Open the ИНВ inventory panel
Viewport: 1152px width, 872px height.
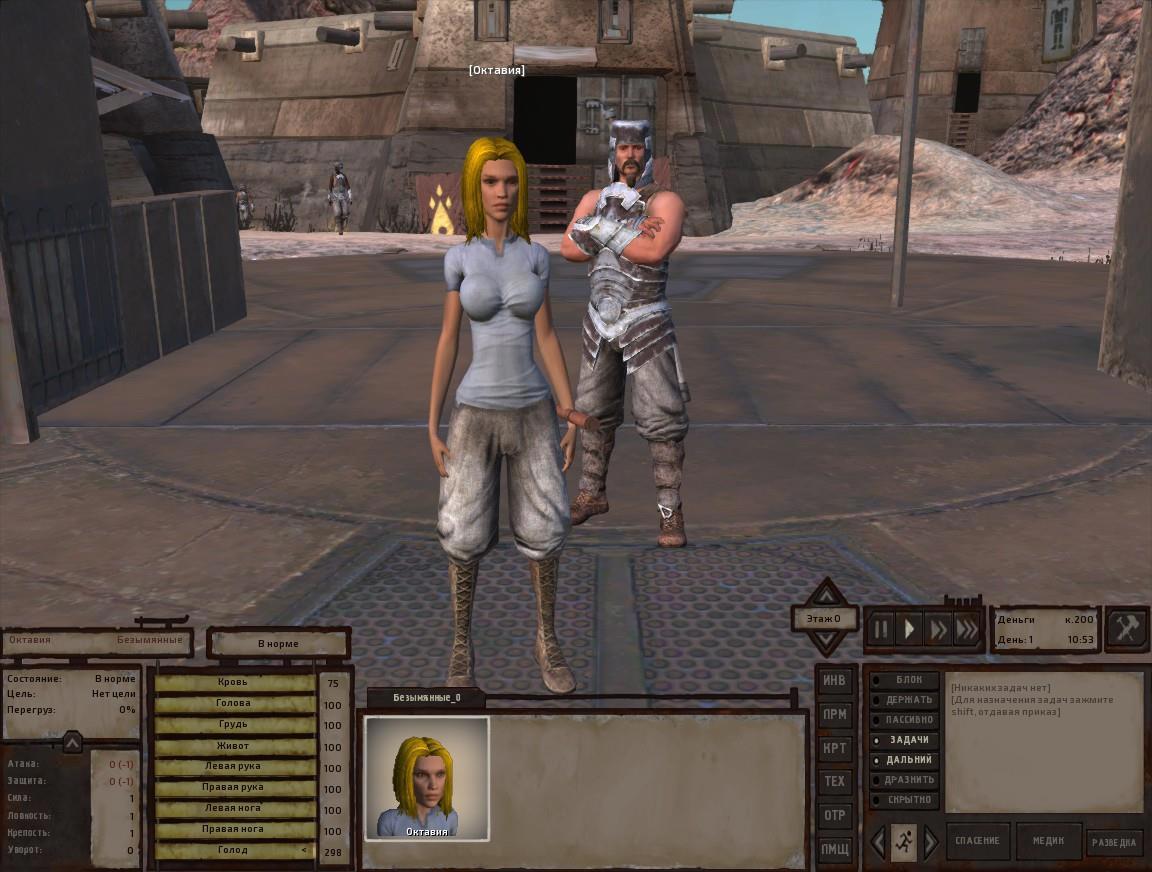[834, 681]
